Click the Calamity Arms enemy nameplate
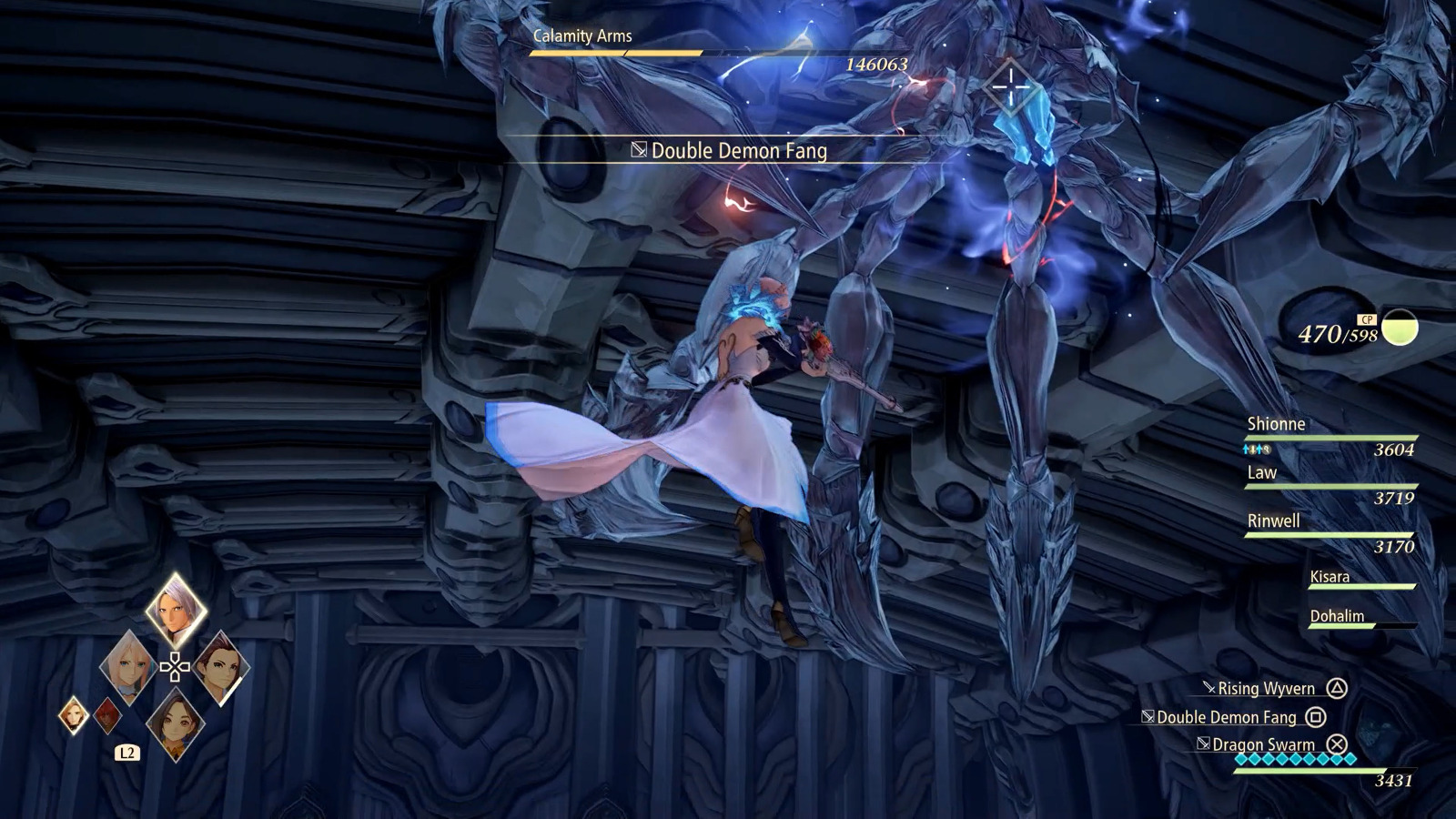 click(x=584, y=37)
